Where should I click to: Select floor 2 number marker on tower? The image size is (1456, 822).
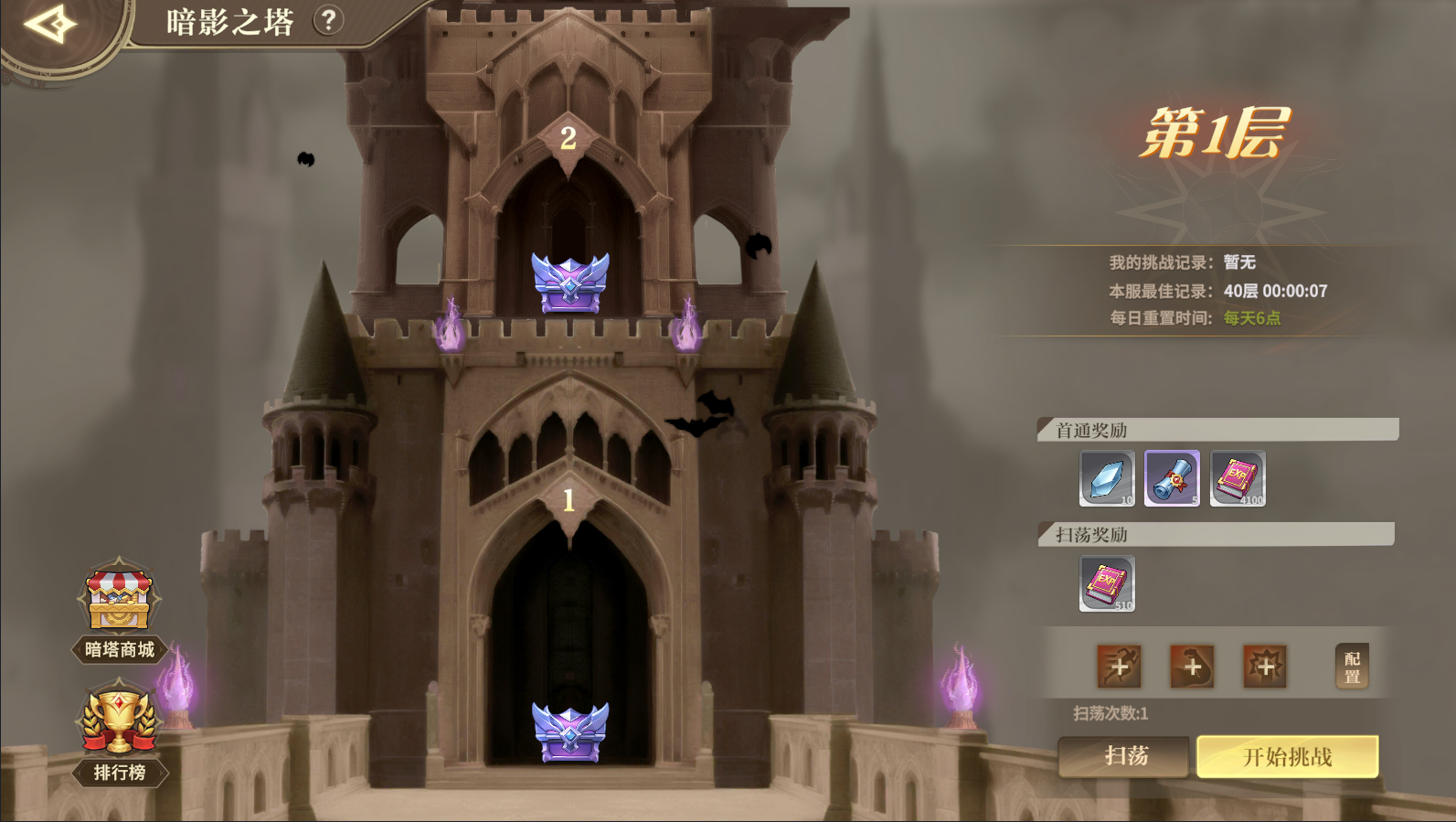tap(569, 138)
